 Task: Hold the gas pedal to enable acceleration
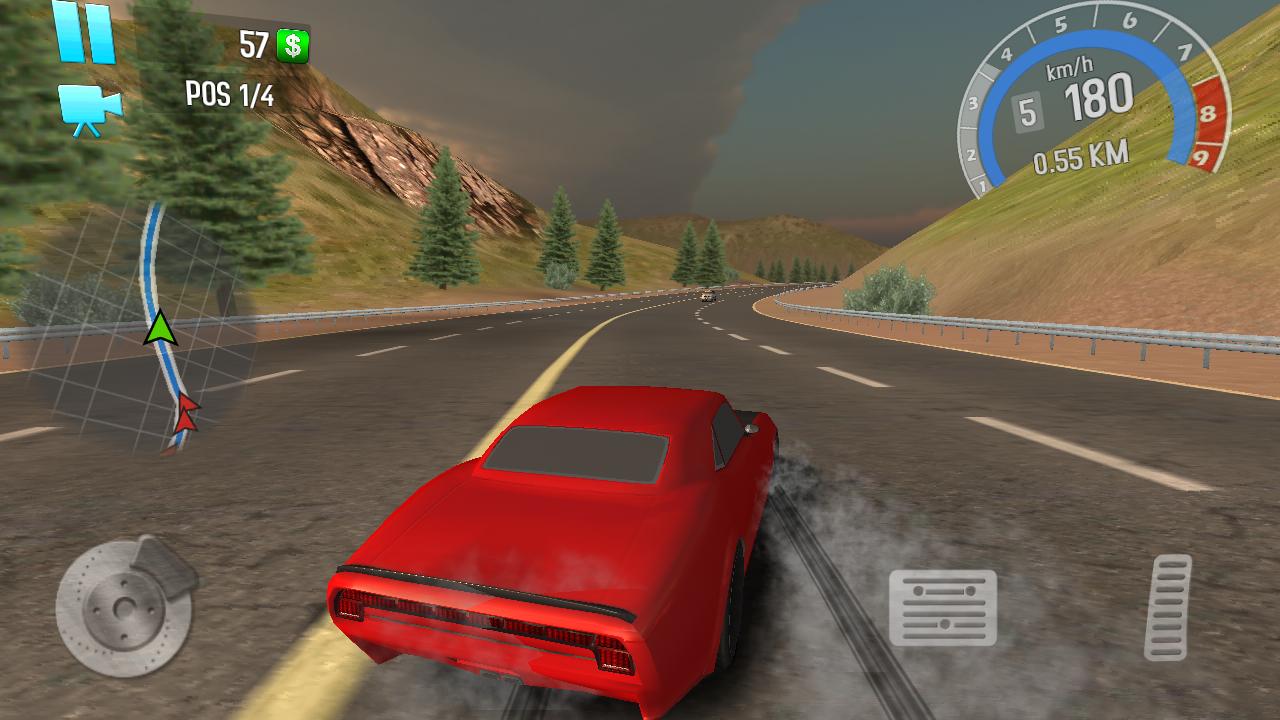click(1171, 605)
